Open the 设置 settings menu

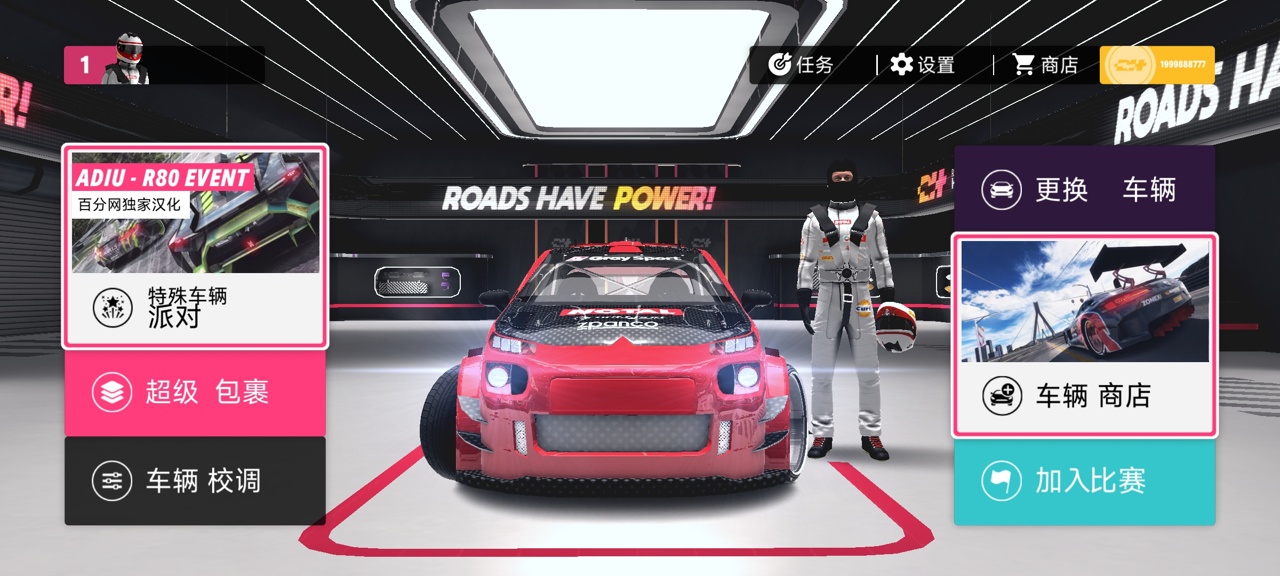(923, 65)
